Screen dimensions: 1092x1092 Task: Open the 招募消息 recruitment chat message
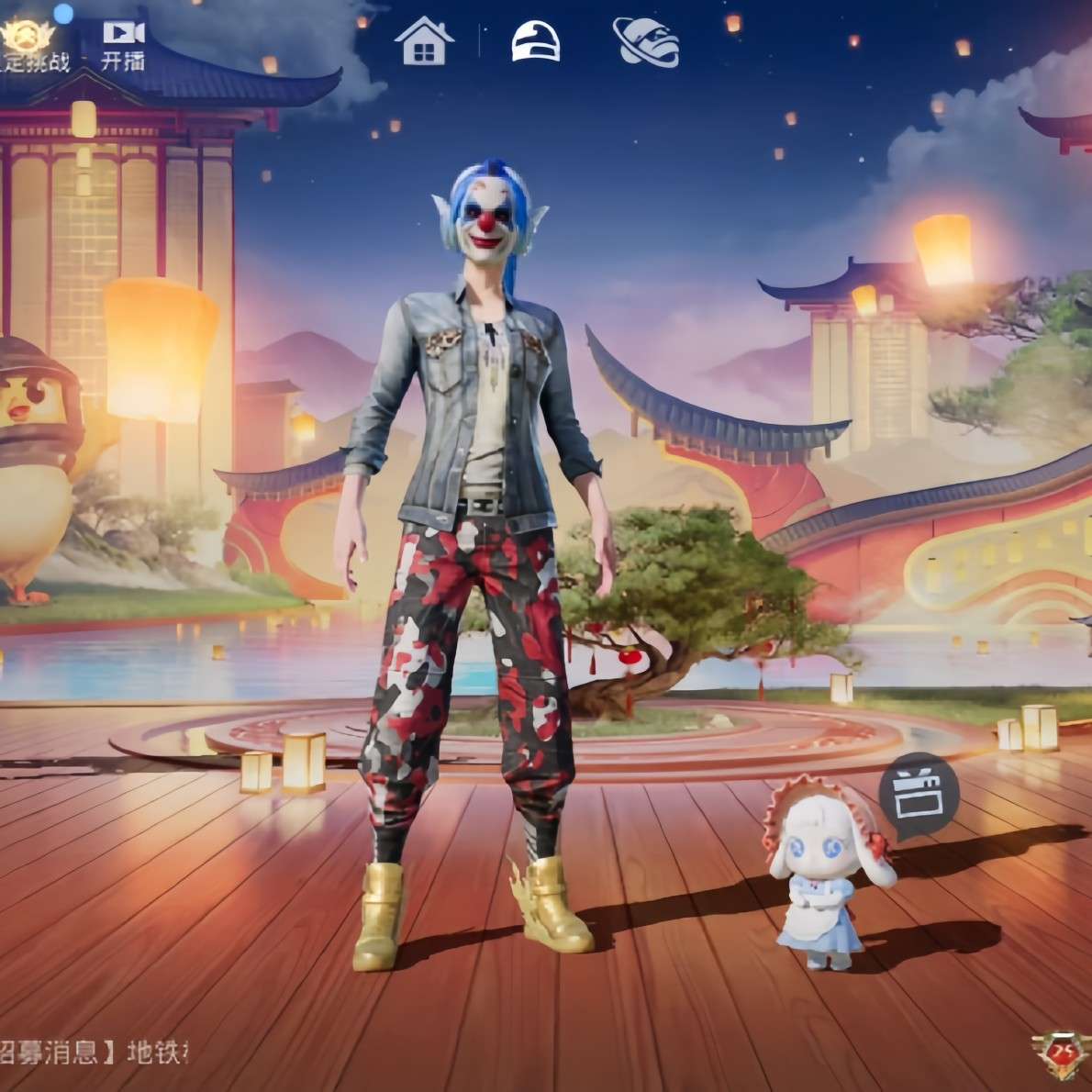coord(92,1051)
